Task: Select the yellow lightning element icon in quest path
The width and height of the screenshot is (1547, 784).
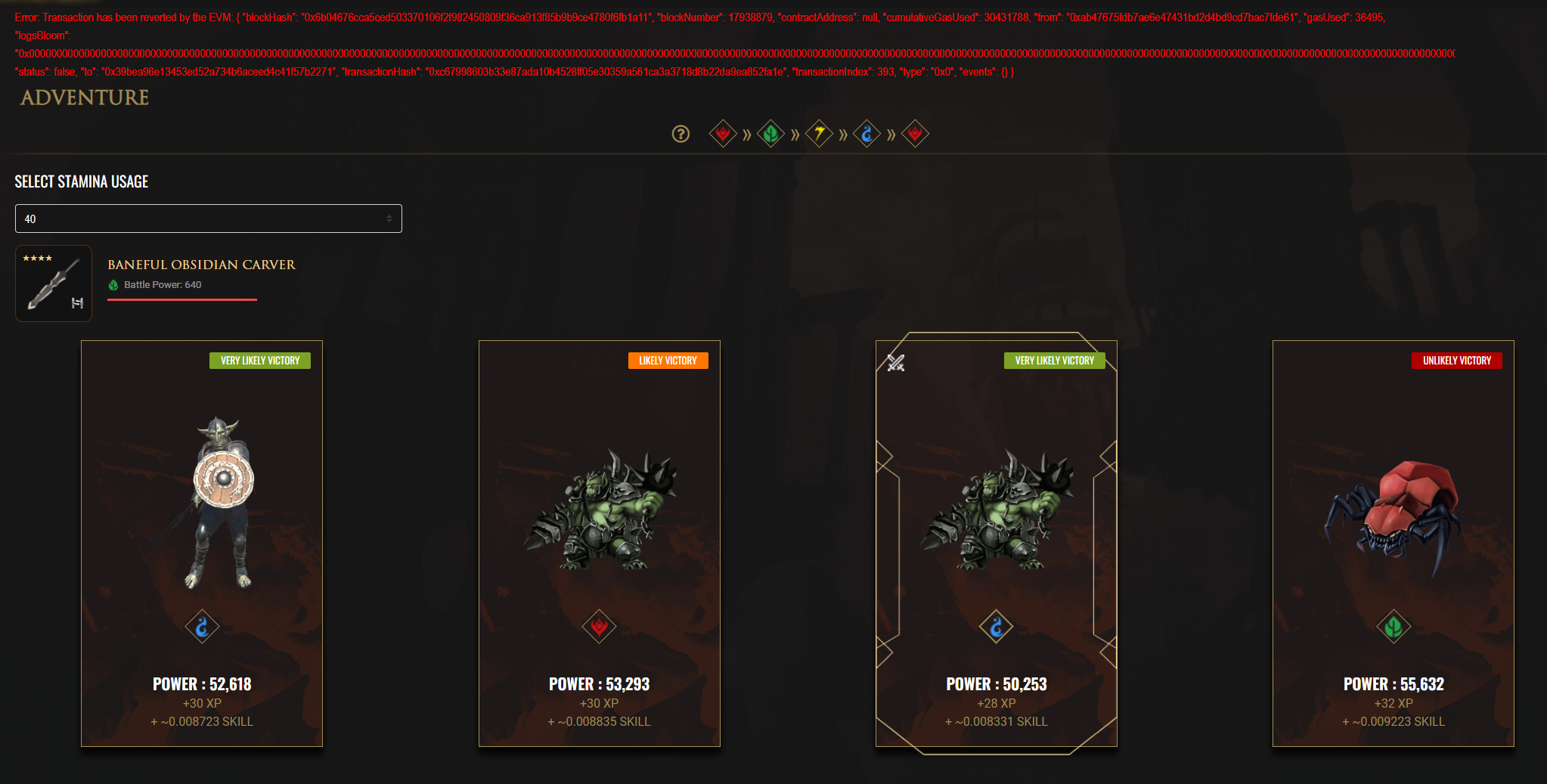Action: [819, 133]
